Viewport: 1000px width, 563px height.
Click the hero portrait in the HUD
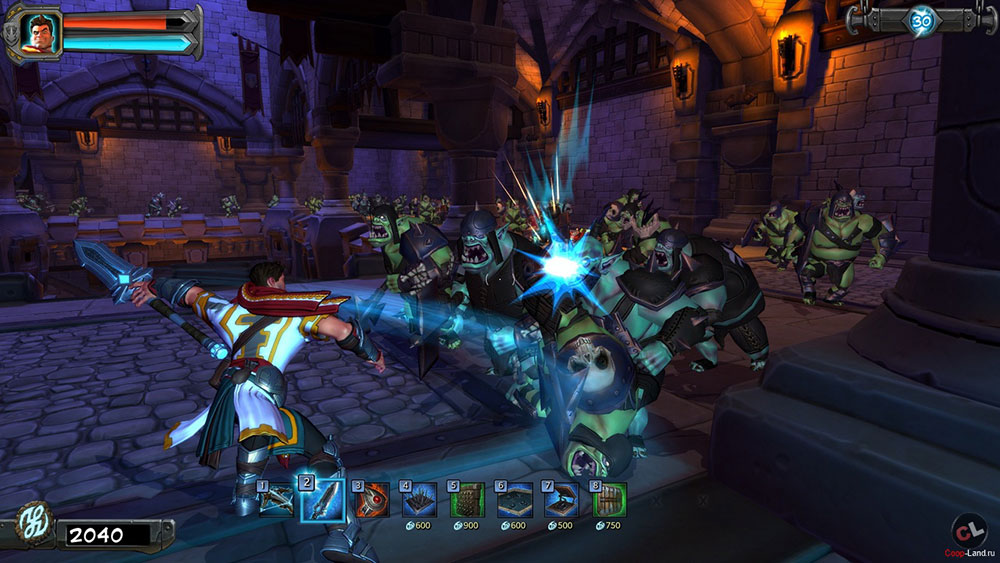pos(42,33)
